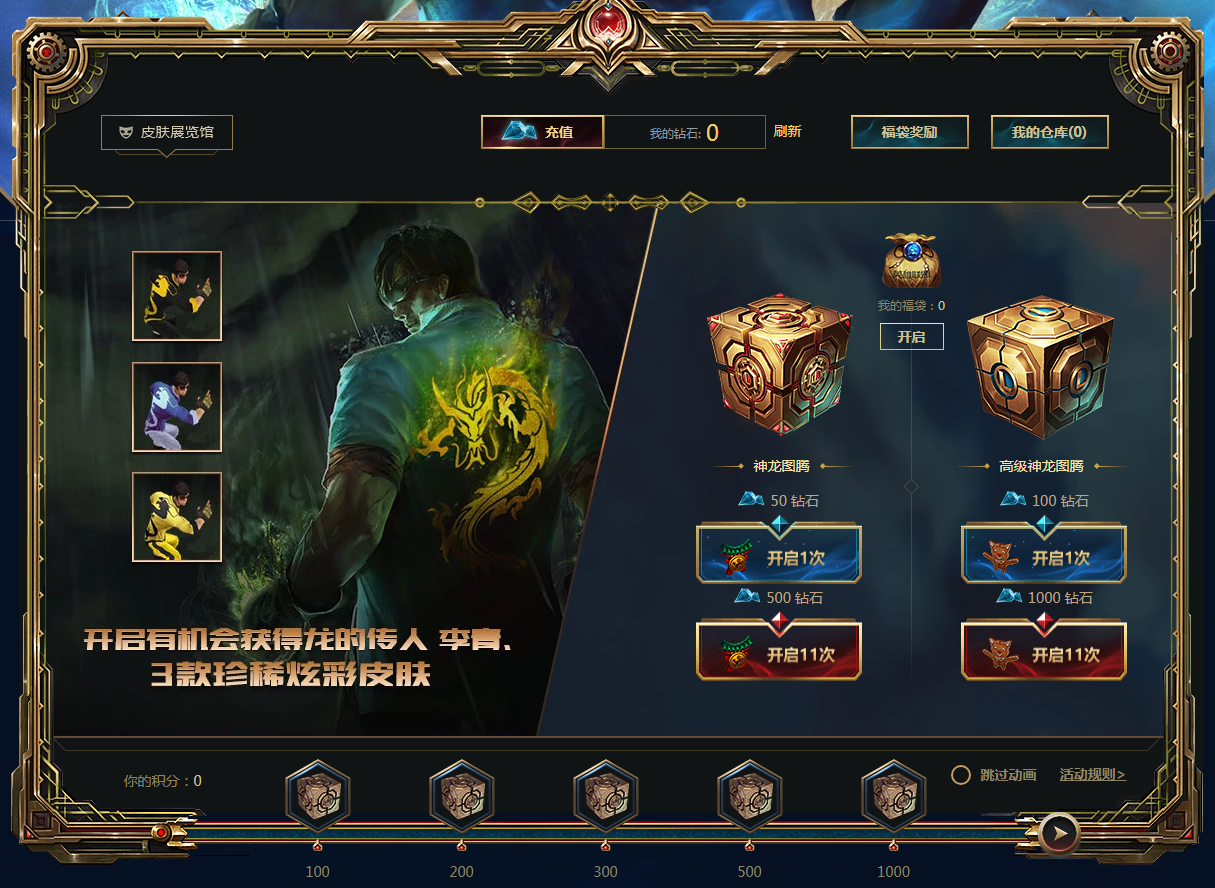Click the lucky bag icon
This screenshot has width=1215, height=888.
[x=912, y=261]
